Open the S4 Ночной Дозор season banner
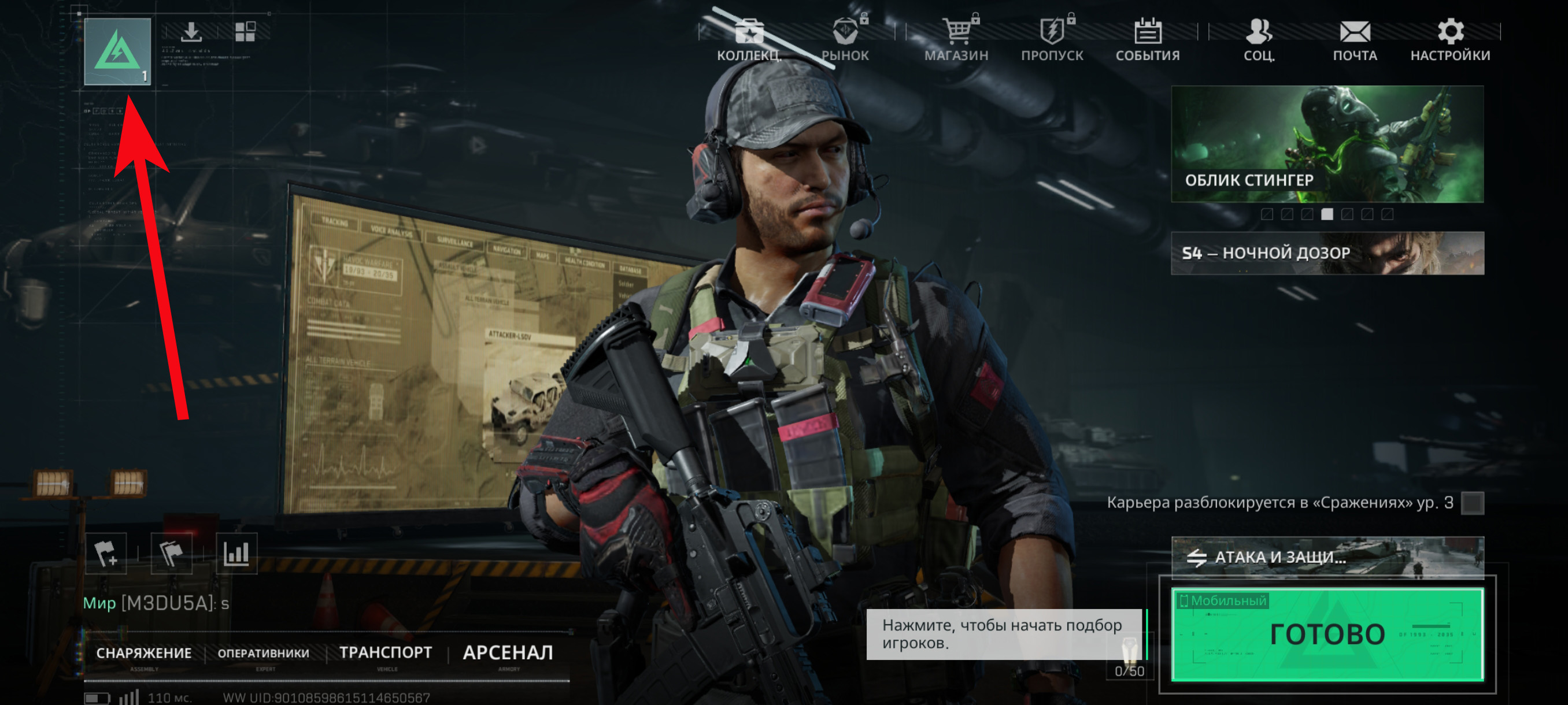The image size is (1568, 705). click(x=1327, y=253)
